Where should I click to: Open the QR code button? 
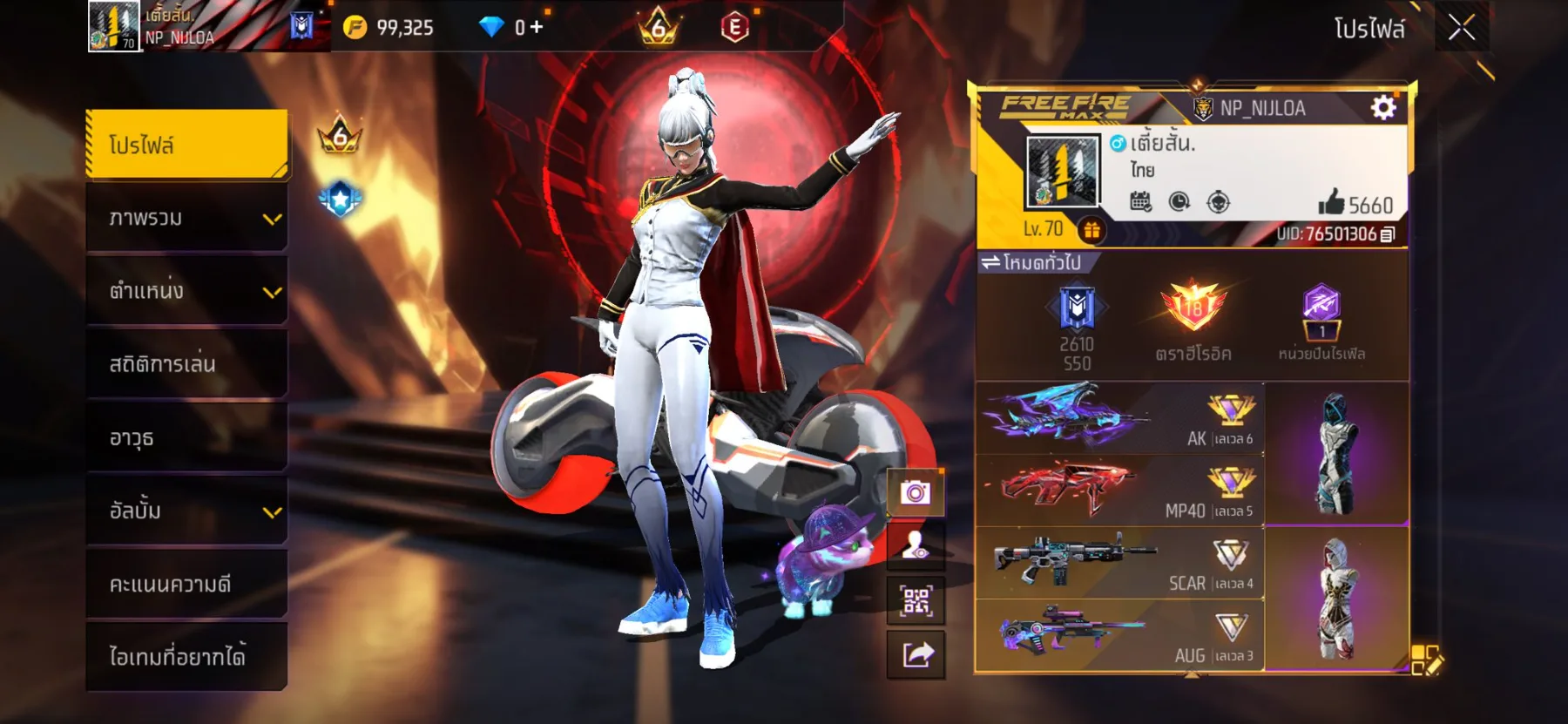916,600
